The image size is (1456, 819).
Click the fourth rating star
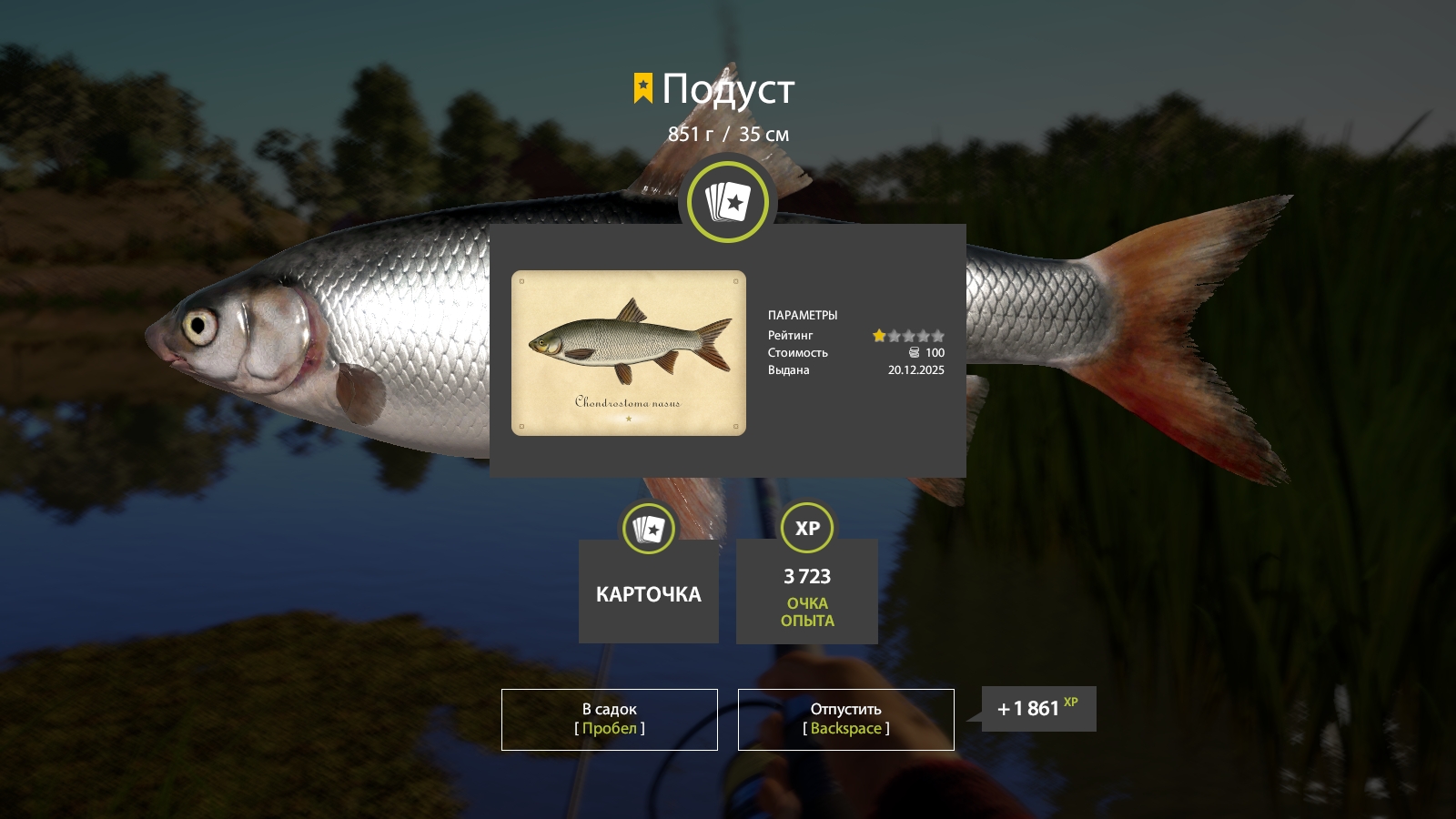(x=924, y=336)
